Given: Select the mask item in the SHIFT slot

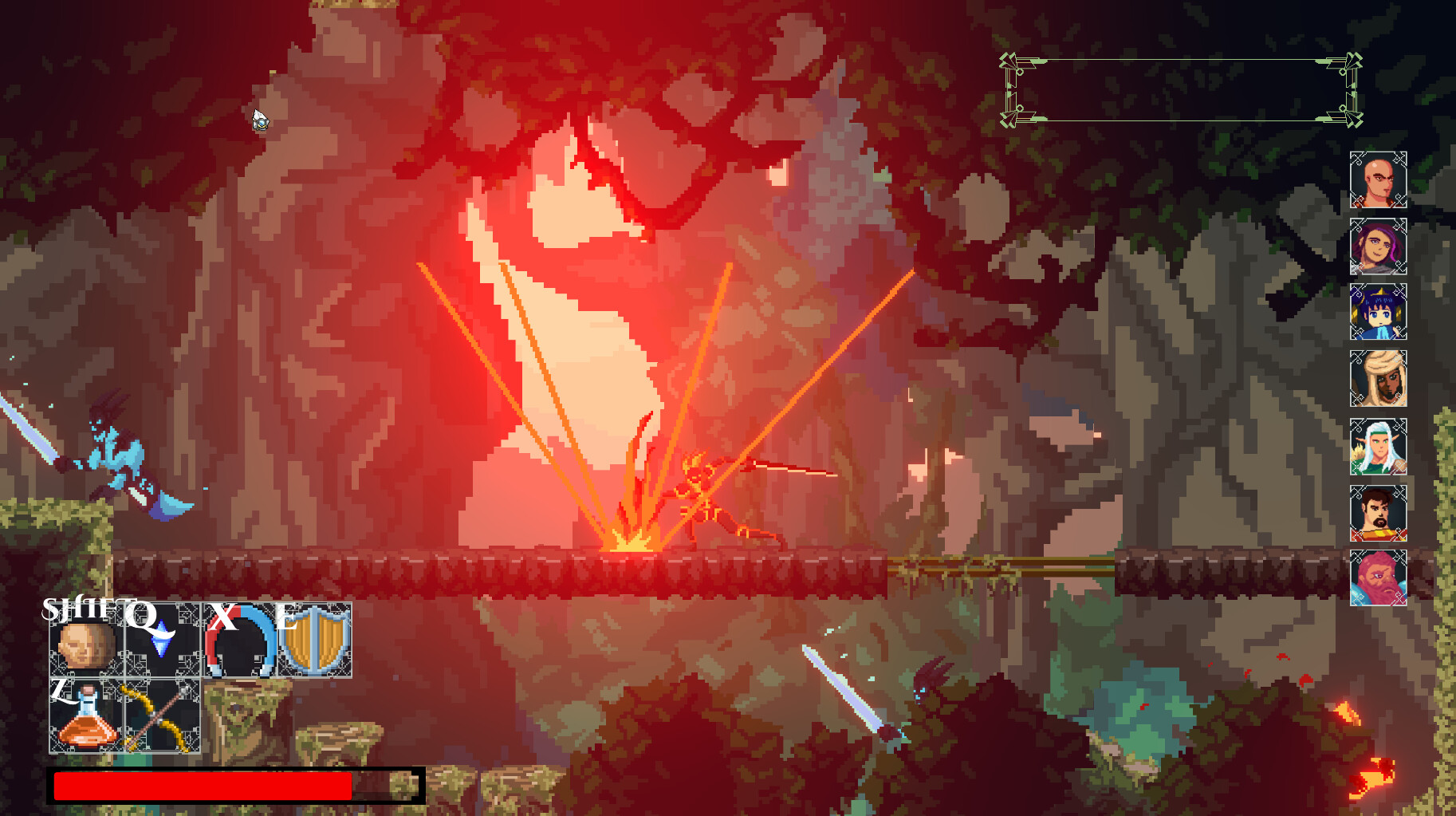Looking at the screenshot, I should click(x=86, y=646).
